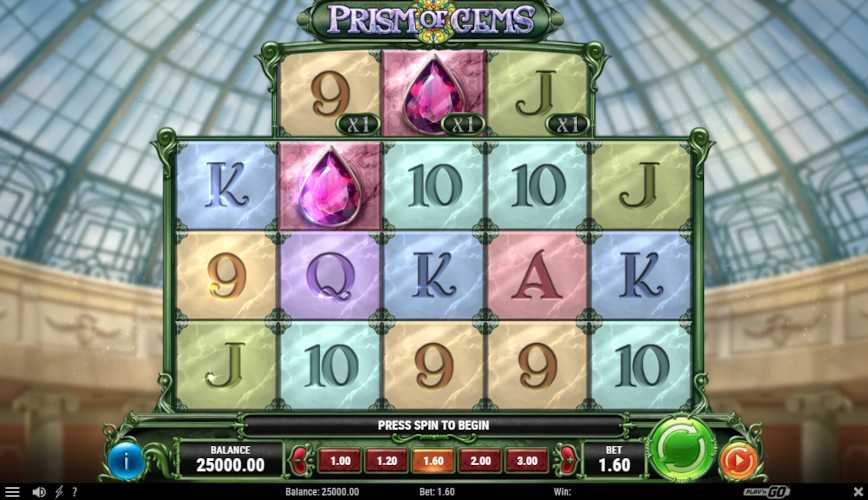Choose the 1.20 bet amount
868x500 pixels.
pyautogui.click(x=386, y=461)
